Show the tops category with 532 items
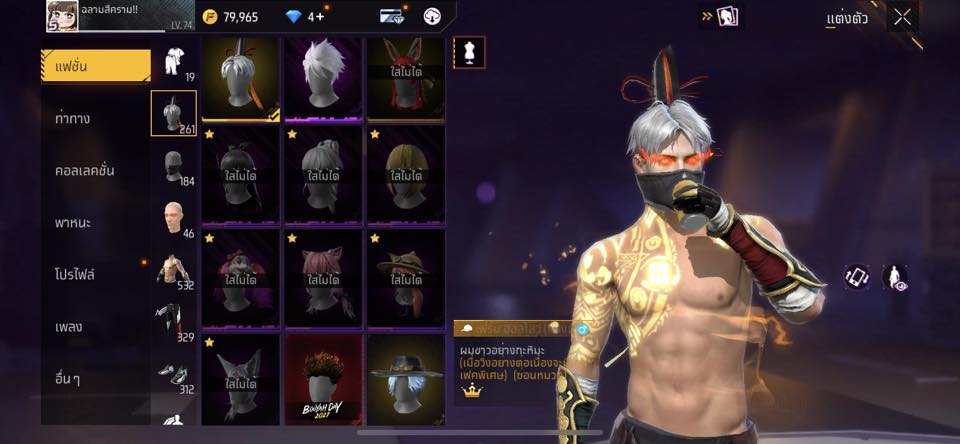Screen dimensions: 960x444 tap(174, 270)
